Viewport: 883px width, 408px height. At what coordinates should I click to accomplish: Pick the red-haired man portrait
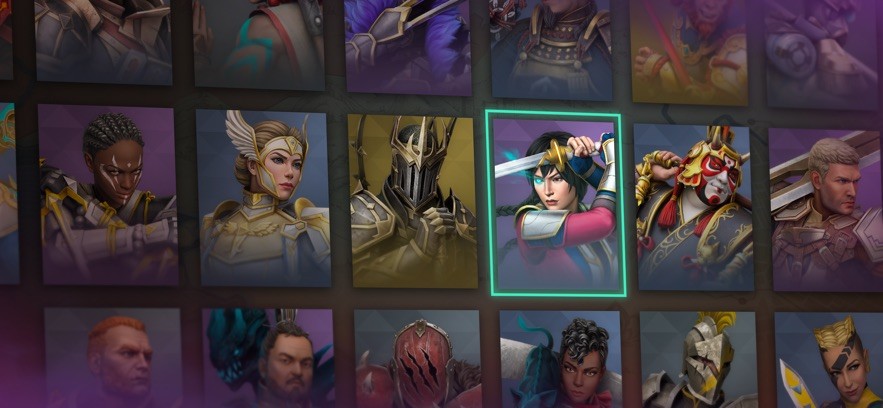[x=113, y=358]
